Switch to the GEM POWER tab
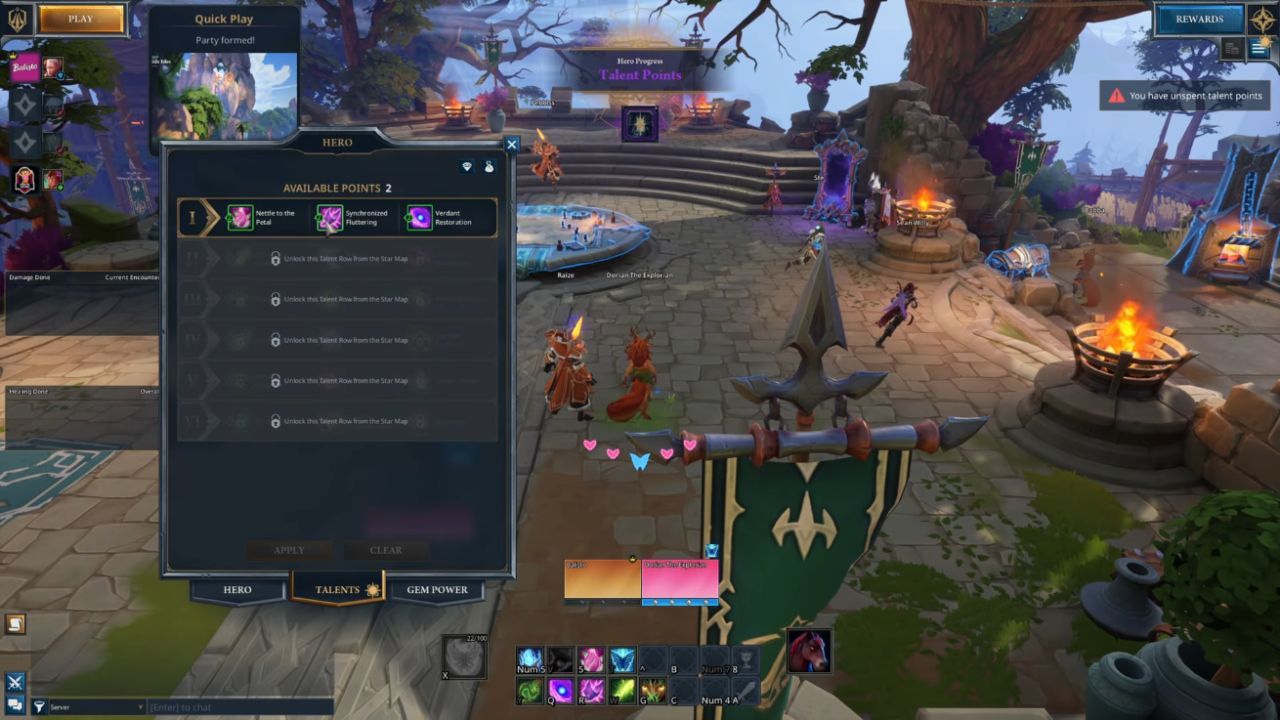Screen dimensions: 1280x720 436,590
